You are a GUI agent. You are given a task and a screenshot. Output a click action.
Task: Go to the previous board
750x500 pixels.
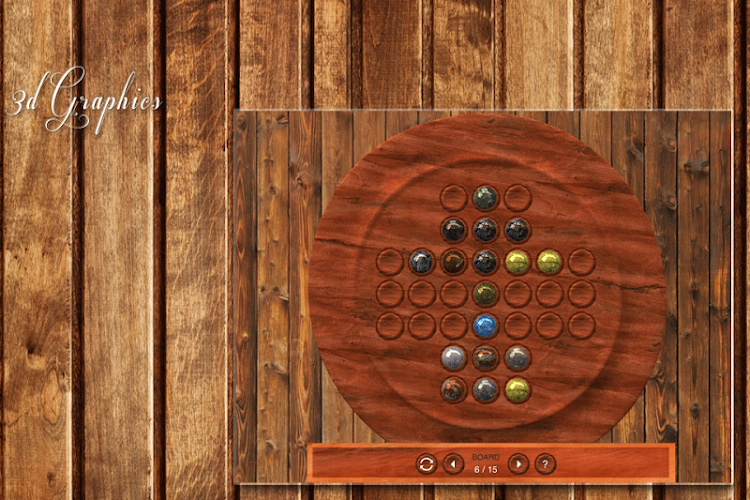[453, 464]
